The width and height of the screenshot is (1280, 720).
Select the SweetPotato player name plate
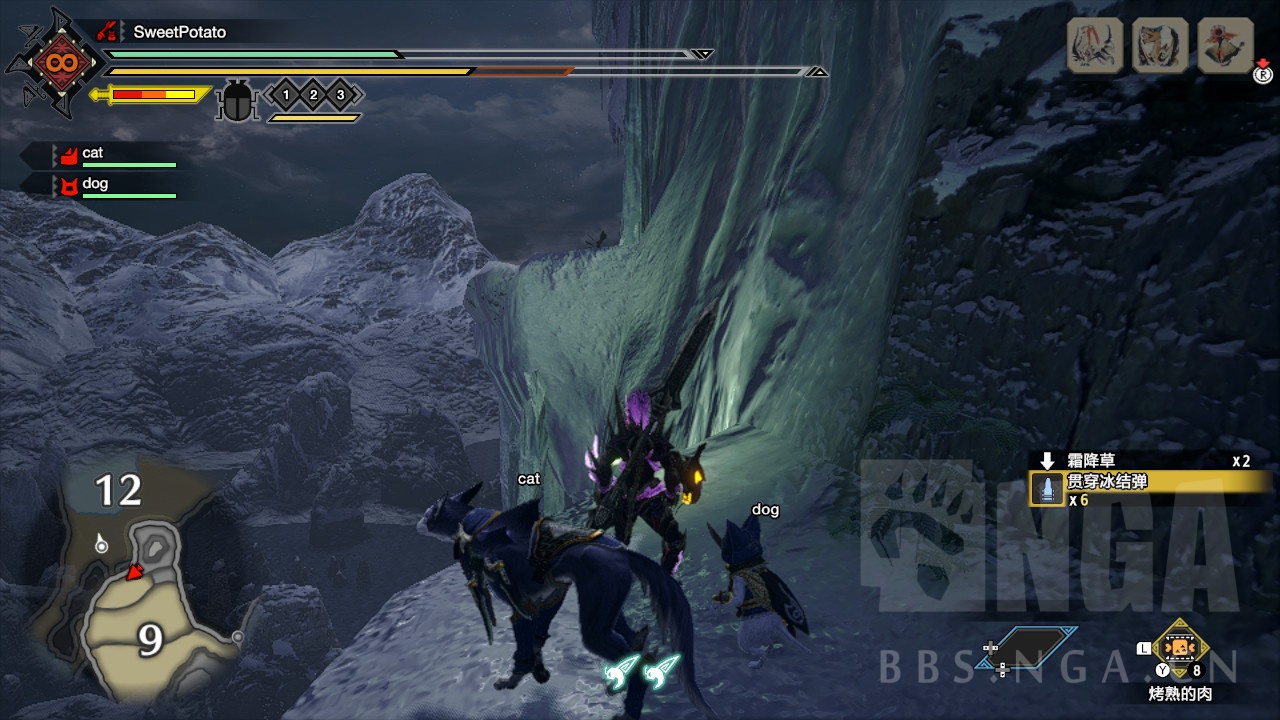pos(179,32)
